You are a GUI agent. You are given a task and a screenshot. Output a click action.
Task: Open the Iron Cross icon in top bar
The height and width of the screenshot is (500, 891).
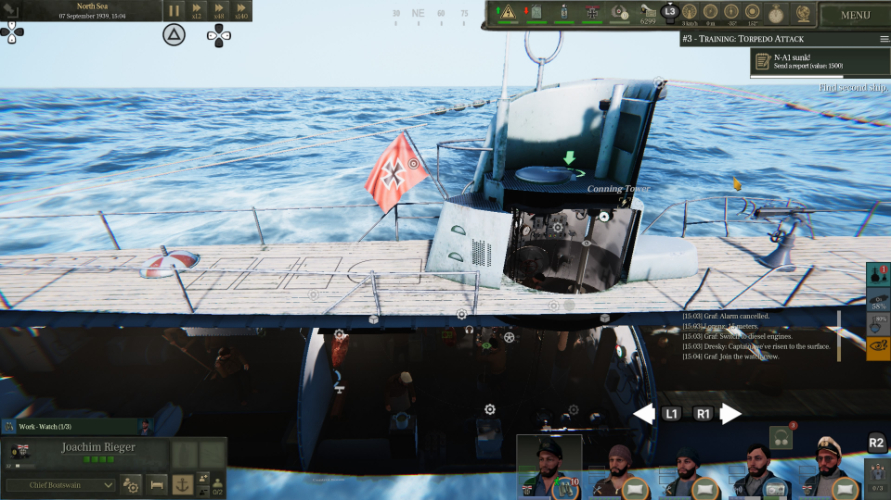[593, 12]
